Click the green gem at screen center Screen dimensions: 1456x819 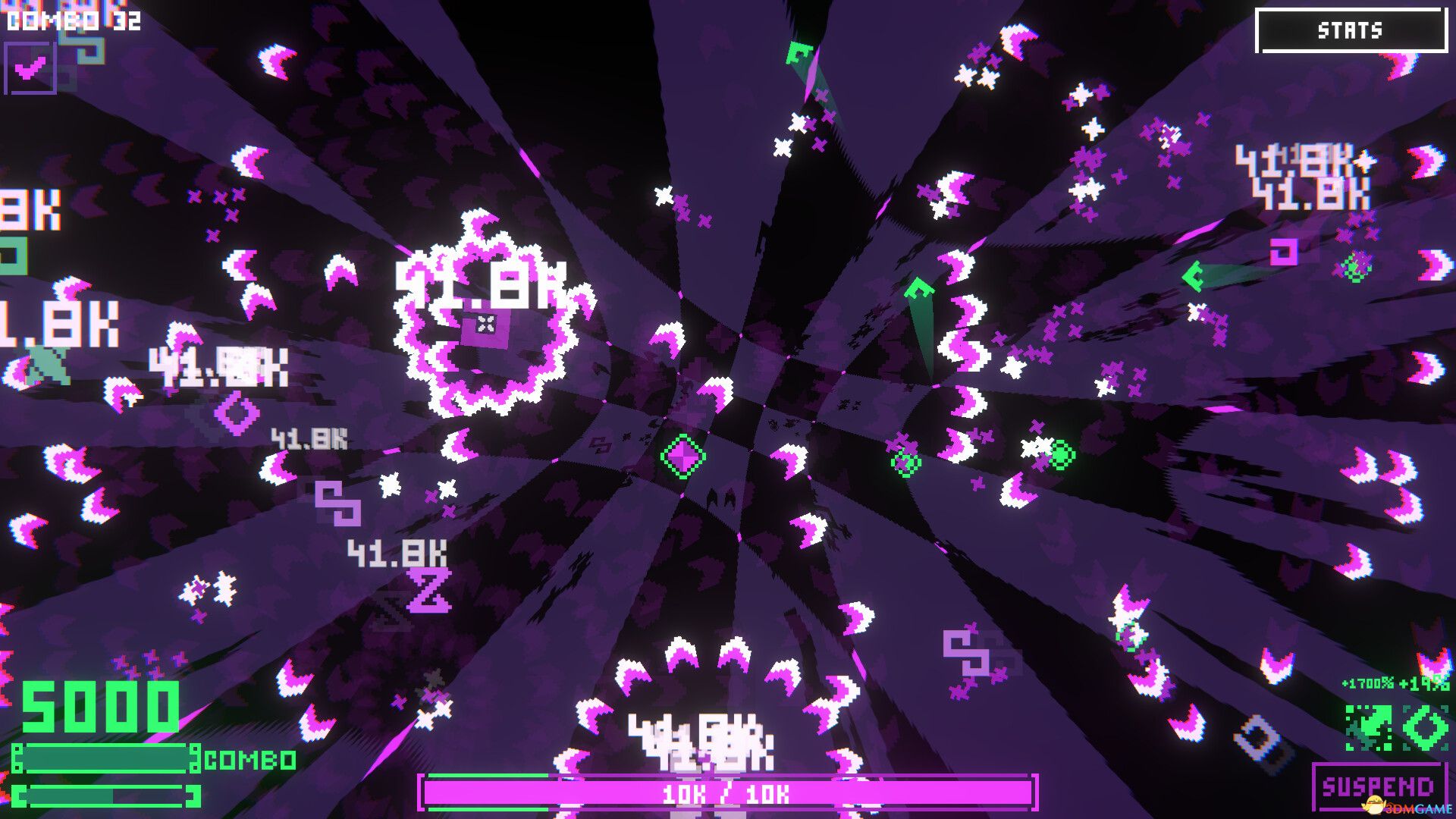pos(682,457)
